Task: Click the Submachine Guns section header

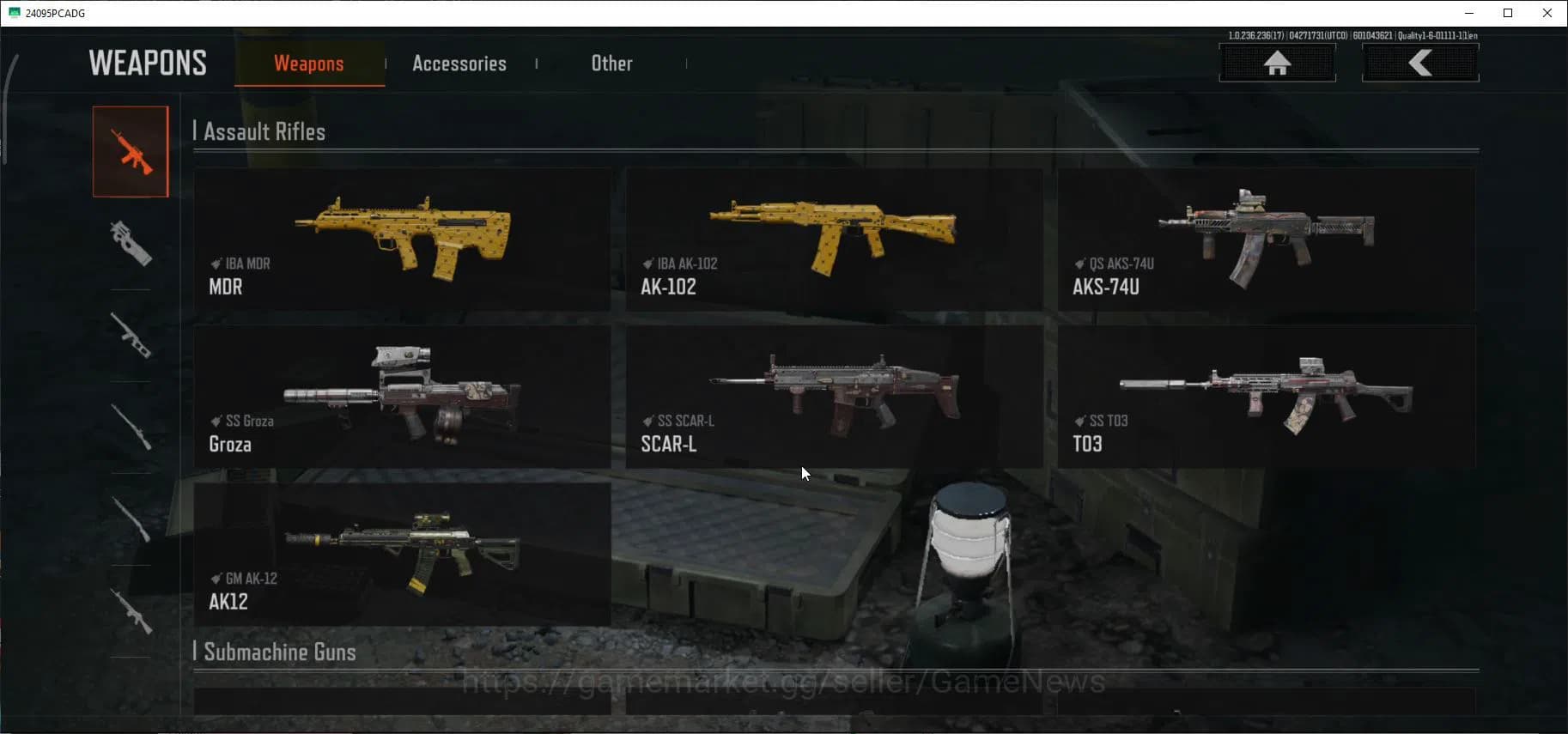Action: pos(277,652)
